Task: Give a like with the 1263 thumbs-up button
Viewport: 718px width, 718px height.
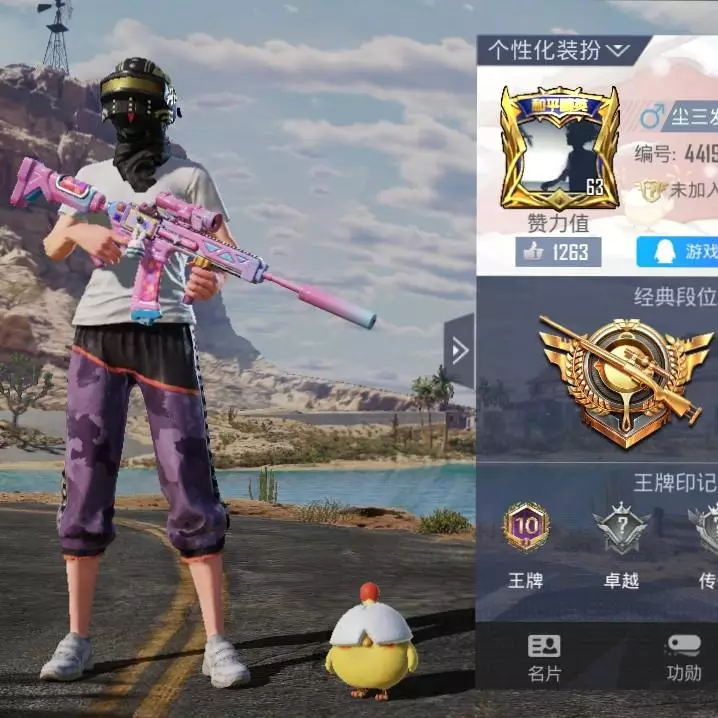Action: click(x=559, y=252)
